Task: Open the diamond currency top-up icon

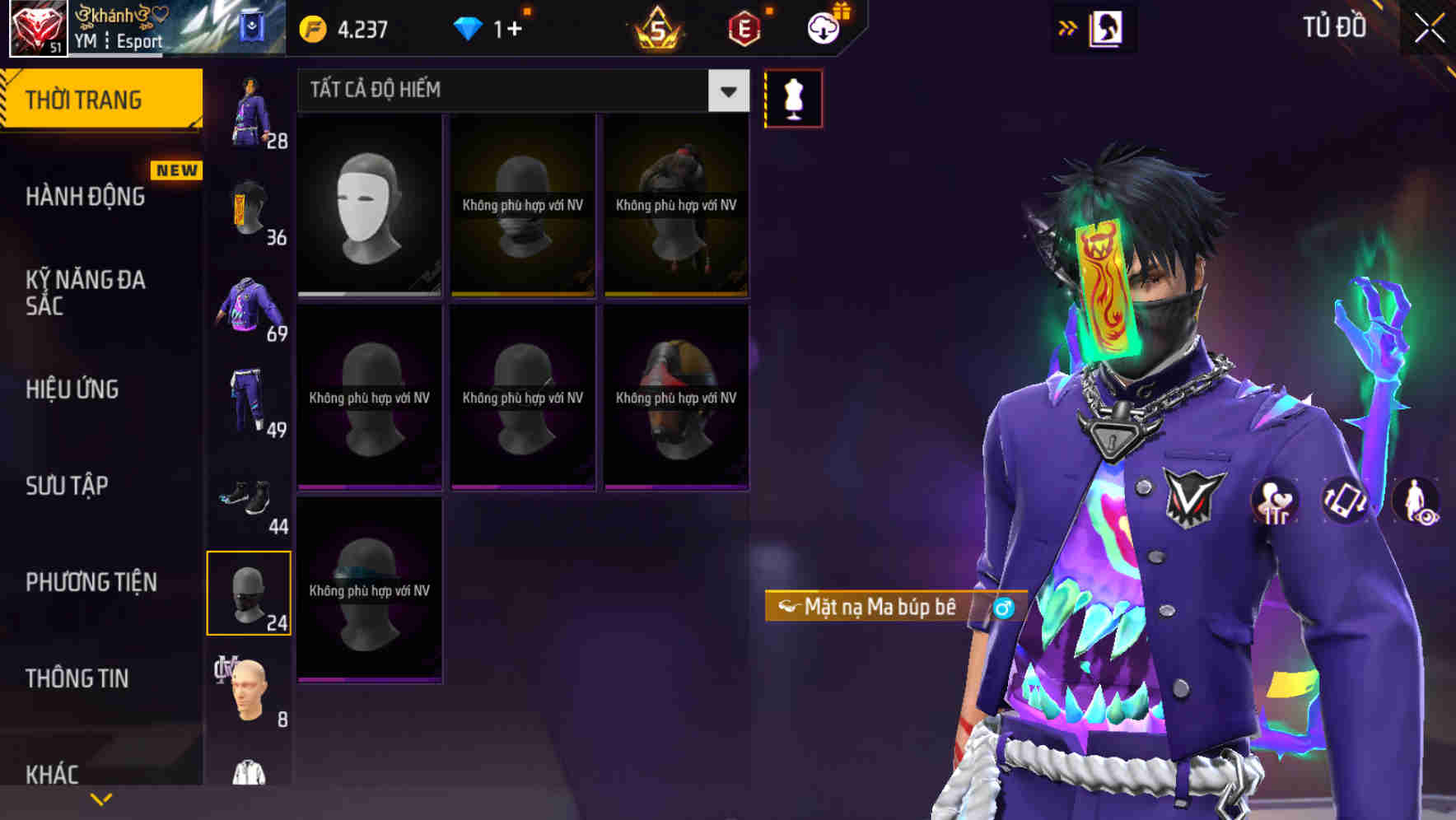Action: [x=469, y=27]
